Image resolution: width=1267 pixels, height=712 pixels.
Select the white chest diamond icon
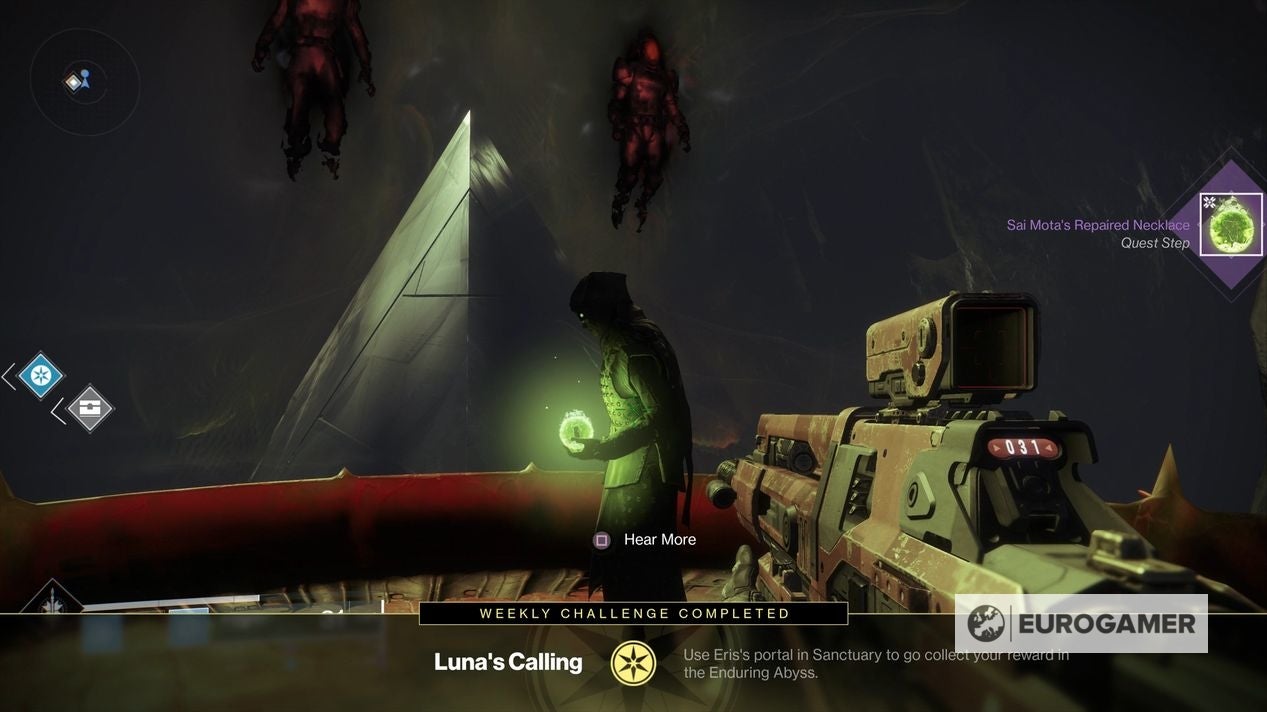pos(90,408)
